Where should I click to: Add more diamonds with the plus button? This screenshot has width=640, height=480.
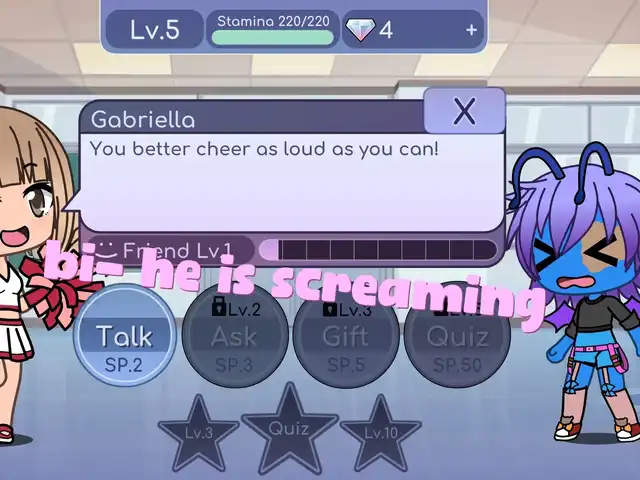pos(471,30)
